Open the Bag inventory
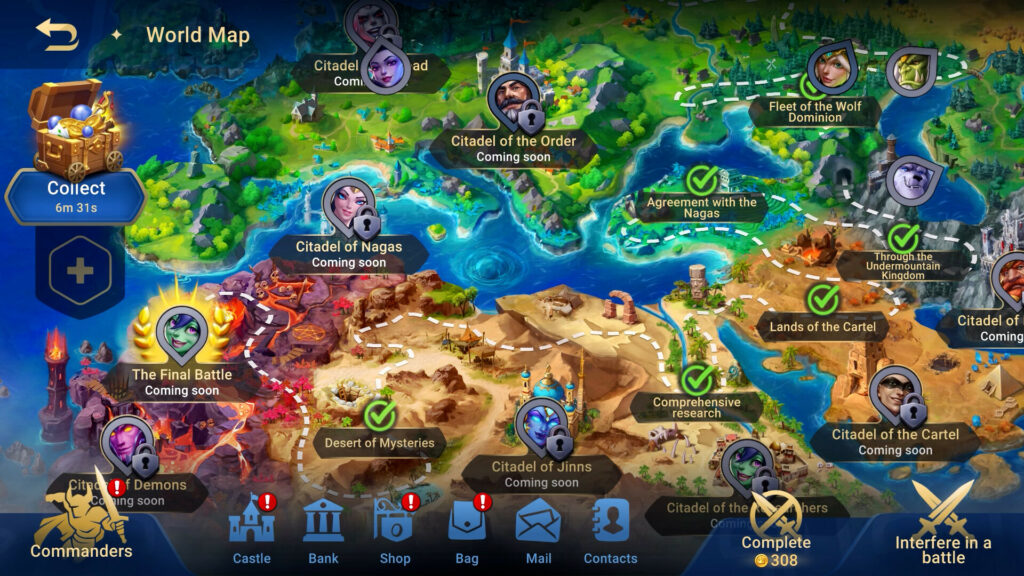 tap(467, 530)
